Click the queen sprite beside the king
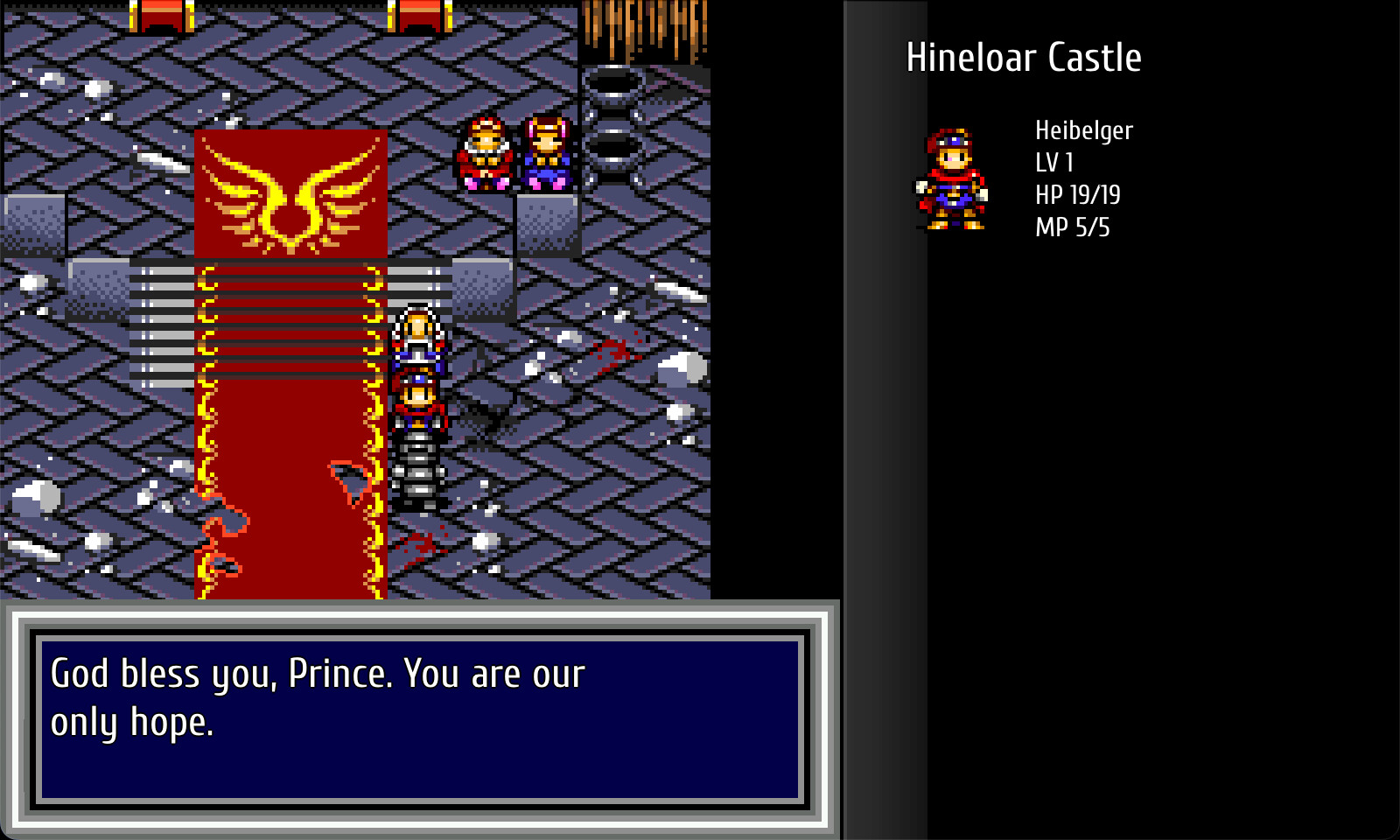This screenshot has height=840, width=1400. pyautogui.click(x=544, y=153)
